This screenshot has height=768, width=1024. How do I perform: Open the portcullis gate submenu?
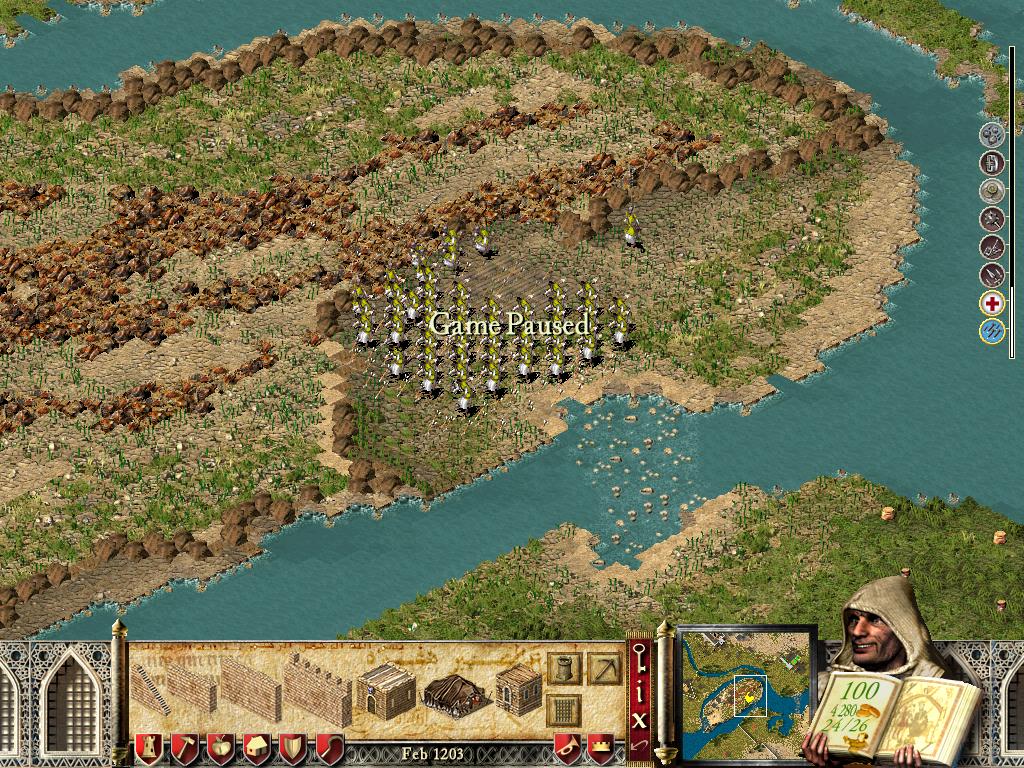point(564,711)
